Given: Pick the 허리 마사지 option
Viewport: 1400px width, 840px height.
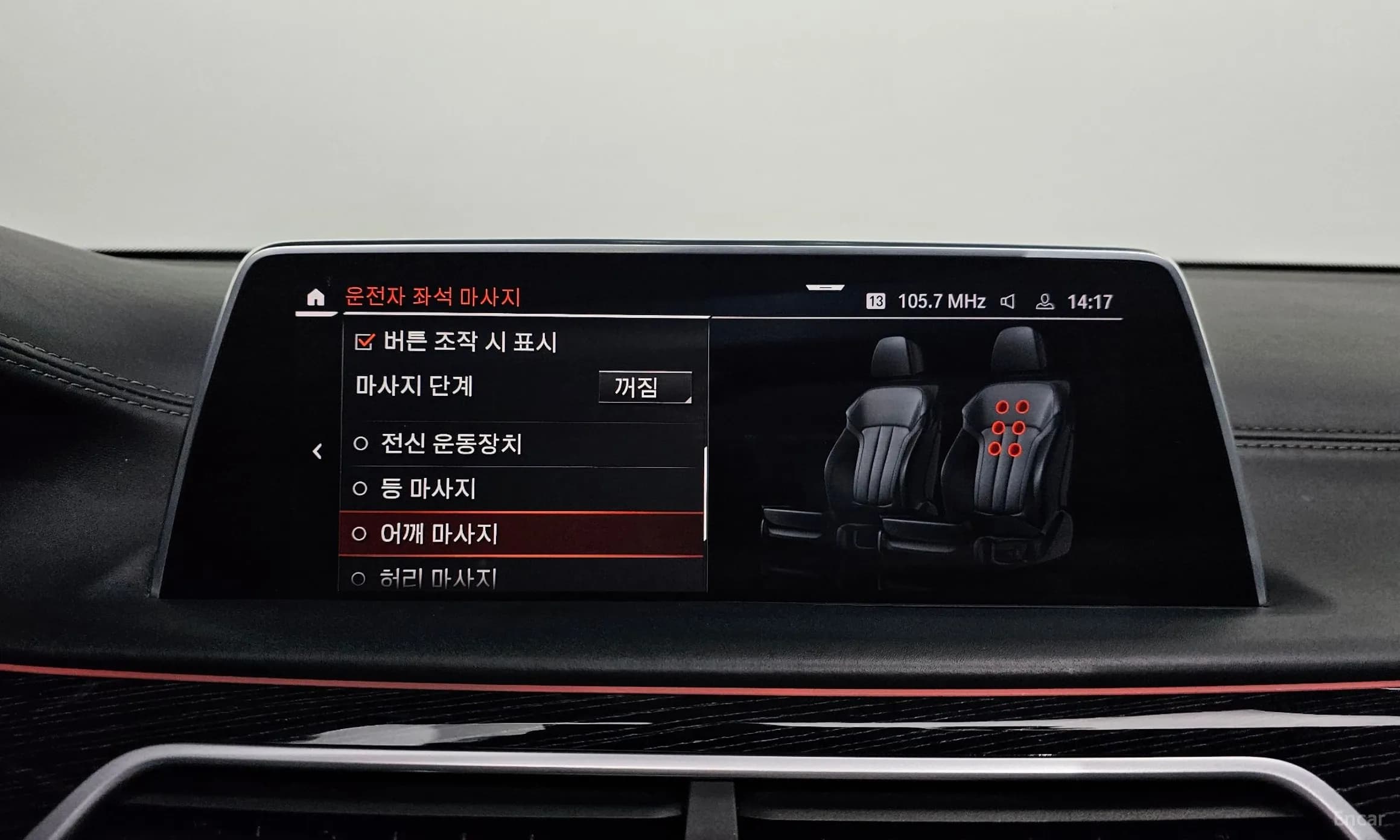Looking at the screenshot, I should pos(437,579).
